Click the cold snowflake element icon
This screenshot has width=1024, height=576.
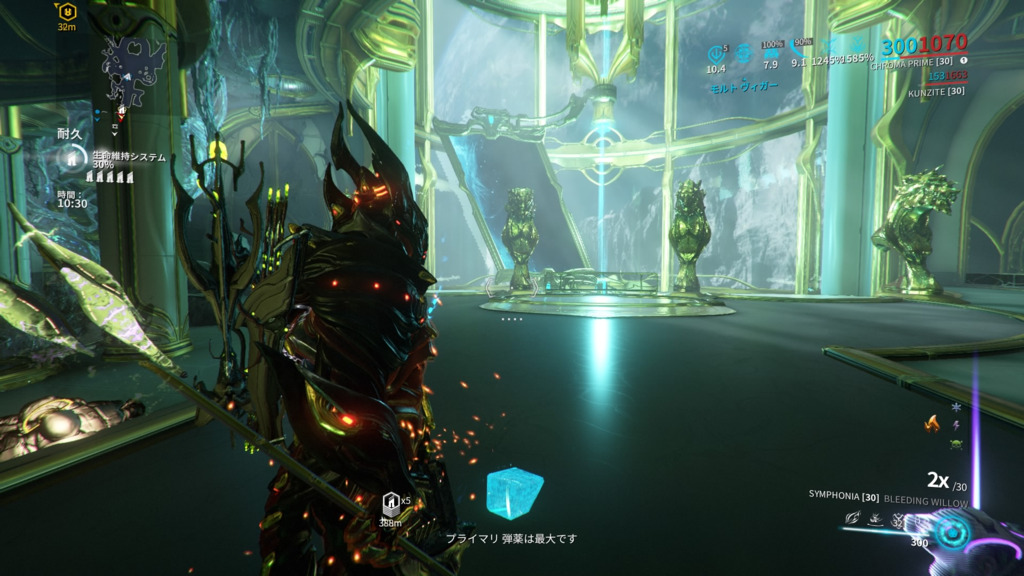click(956, 408)
